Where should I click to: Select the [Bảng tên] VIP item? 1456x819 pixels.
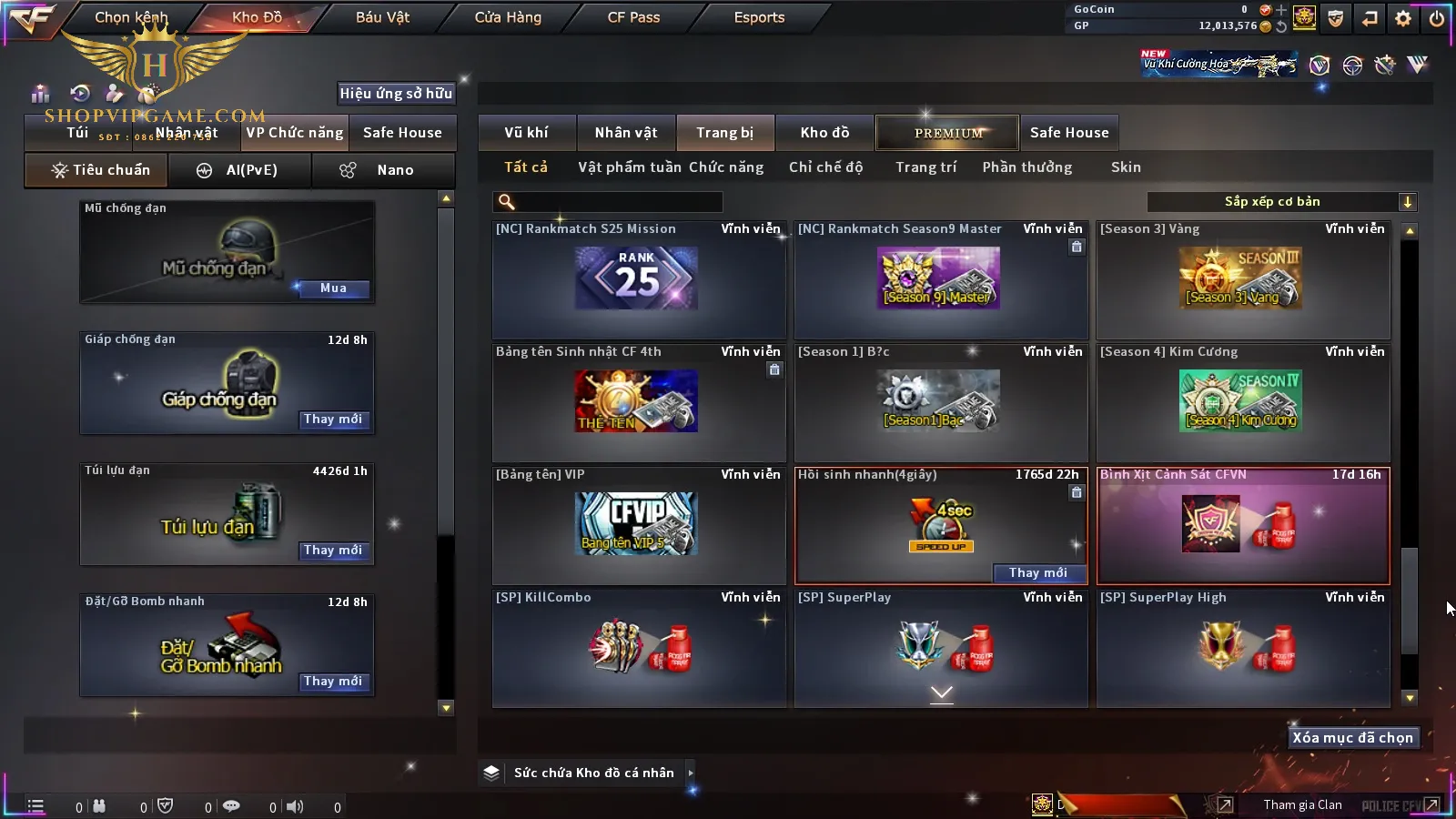[638, 525]
